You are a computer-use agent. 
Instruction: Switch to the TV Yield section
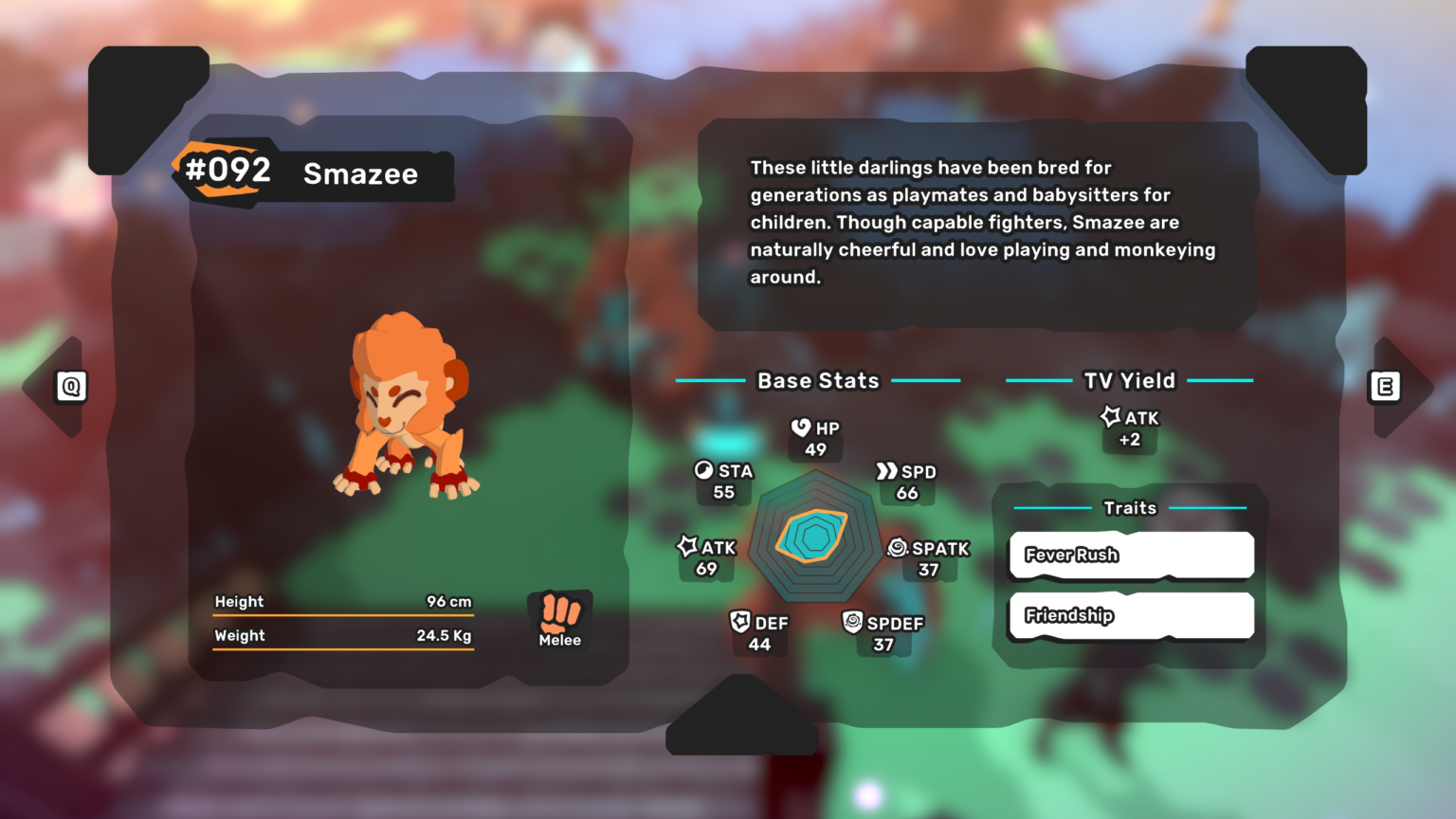click(1129, 380)
